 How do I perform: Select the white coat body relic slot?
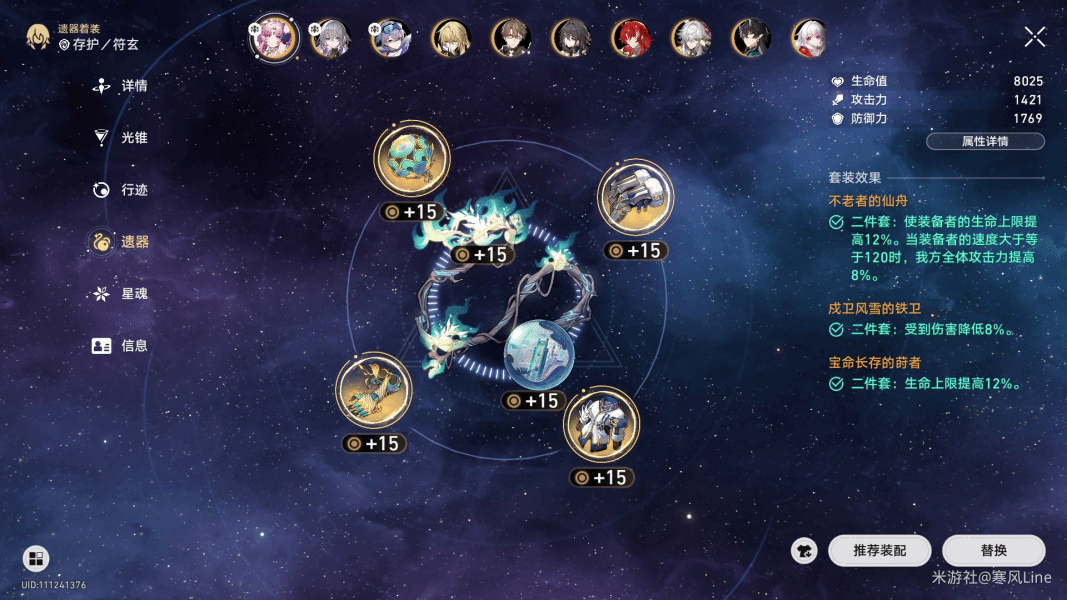click(x=601, y=425)
